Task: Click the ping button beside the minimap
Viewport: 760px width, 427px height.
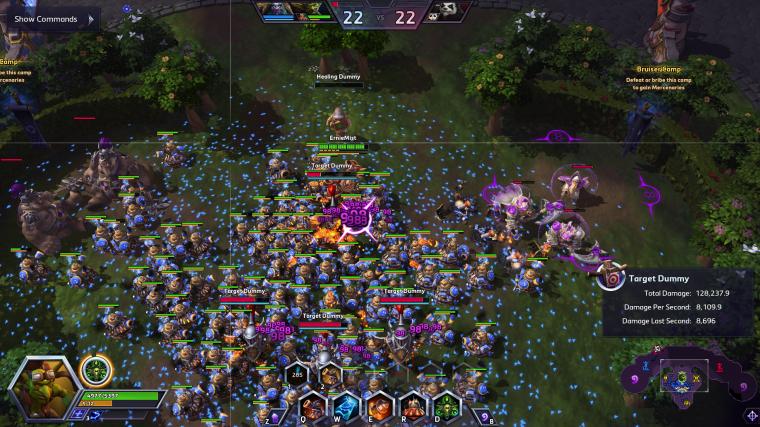Action: point(751,416)
